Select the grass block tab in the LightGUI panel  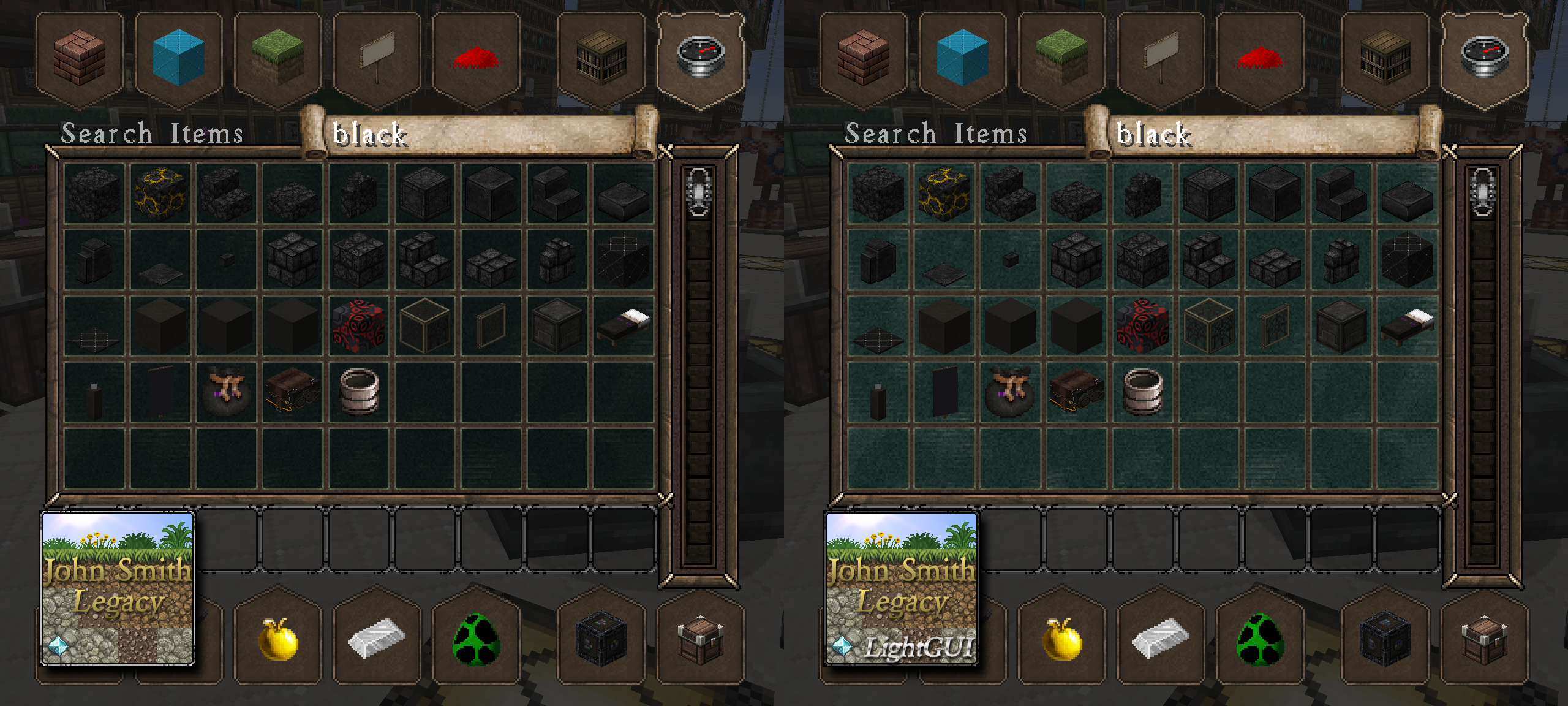tap(1061, 59)
